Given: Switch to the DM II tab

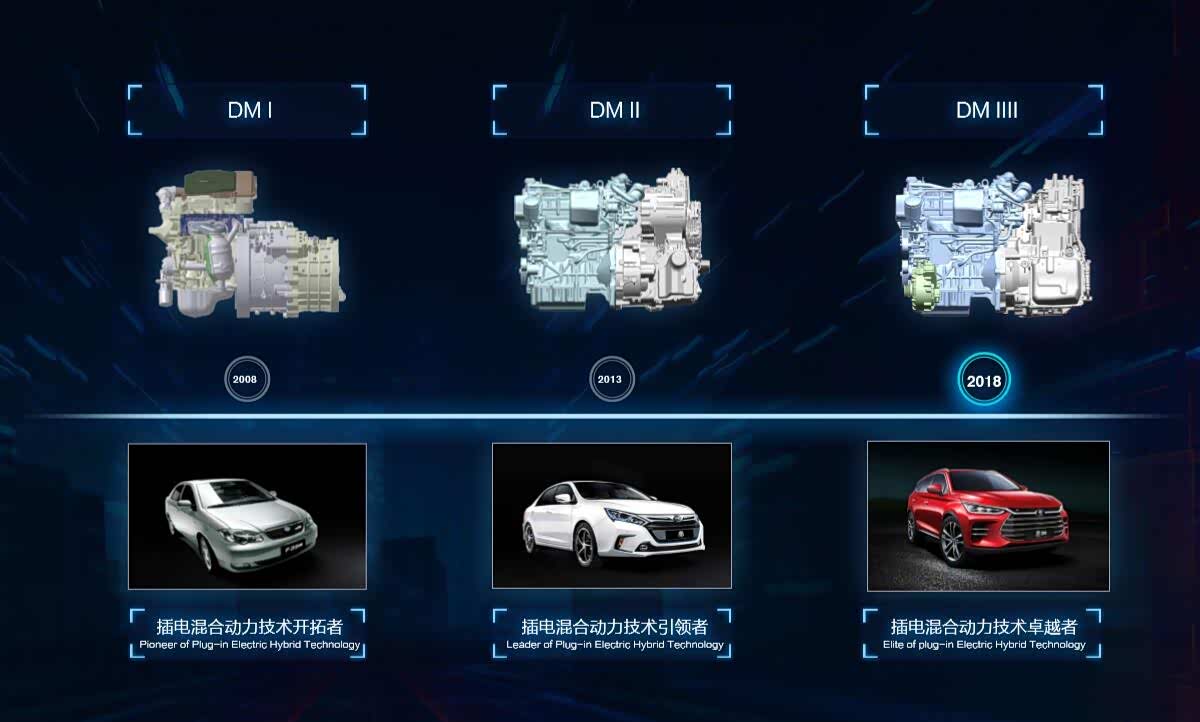Looking at the screenshot, I should coord(613,110).
